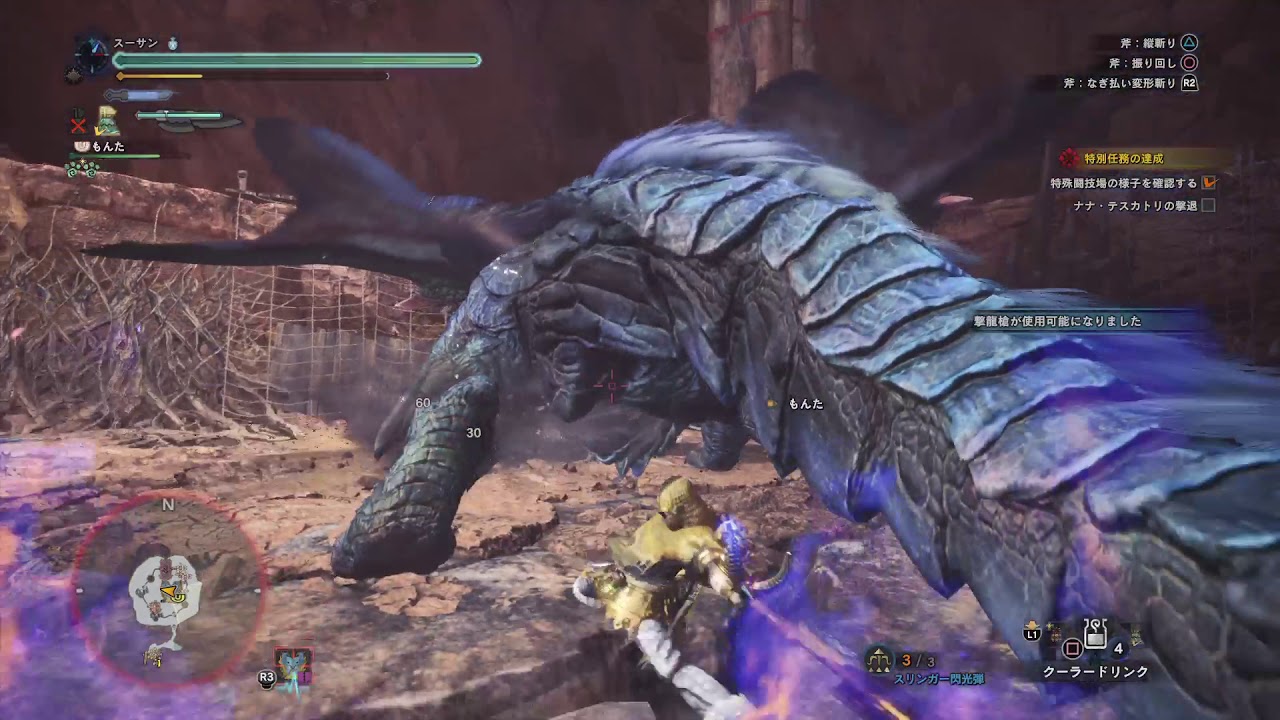Select the L1 item bar icon
Image resolution: width=1280 pixels, height=720 pixels.
1033,633
